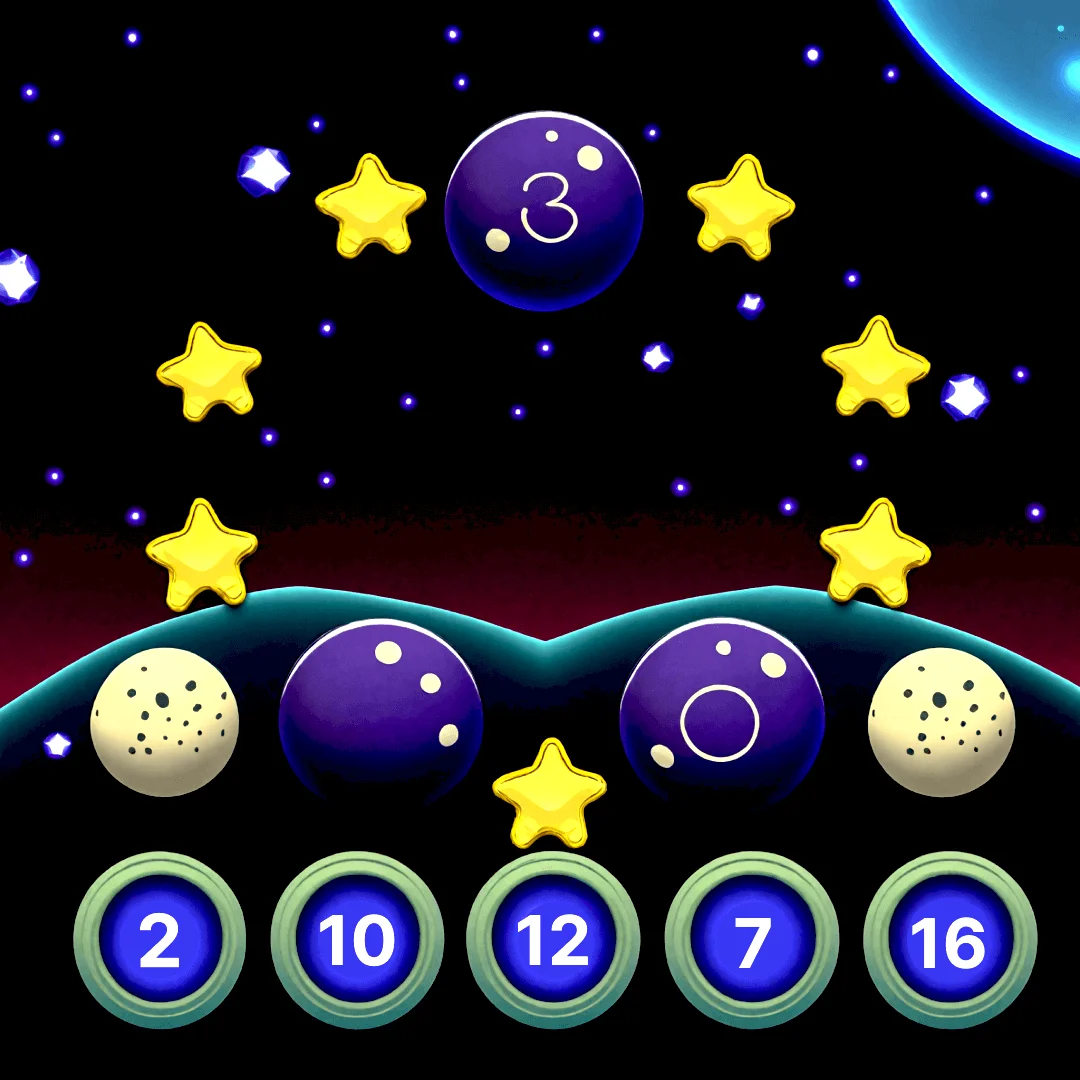Image resolution: width=1080 pixels, height=1080 pixels.
Task: Choose the answer button labeled 2
Action: point(160,940)
